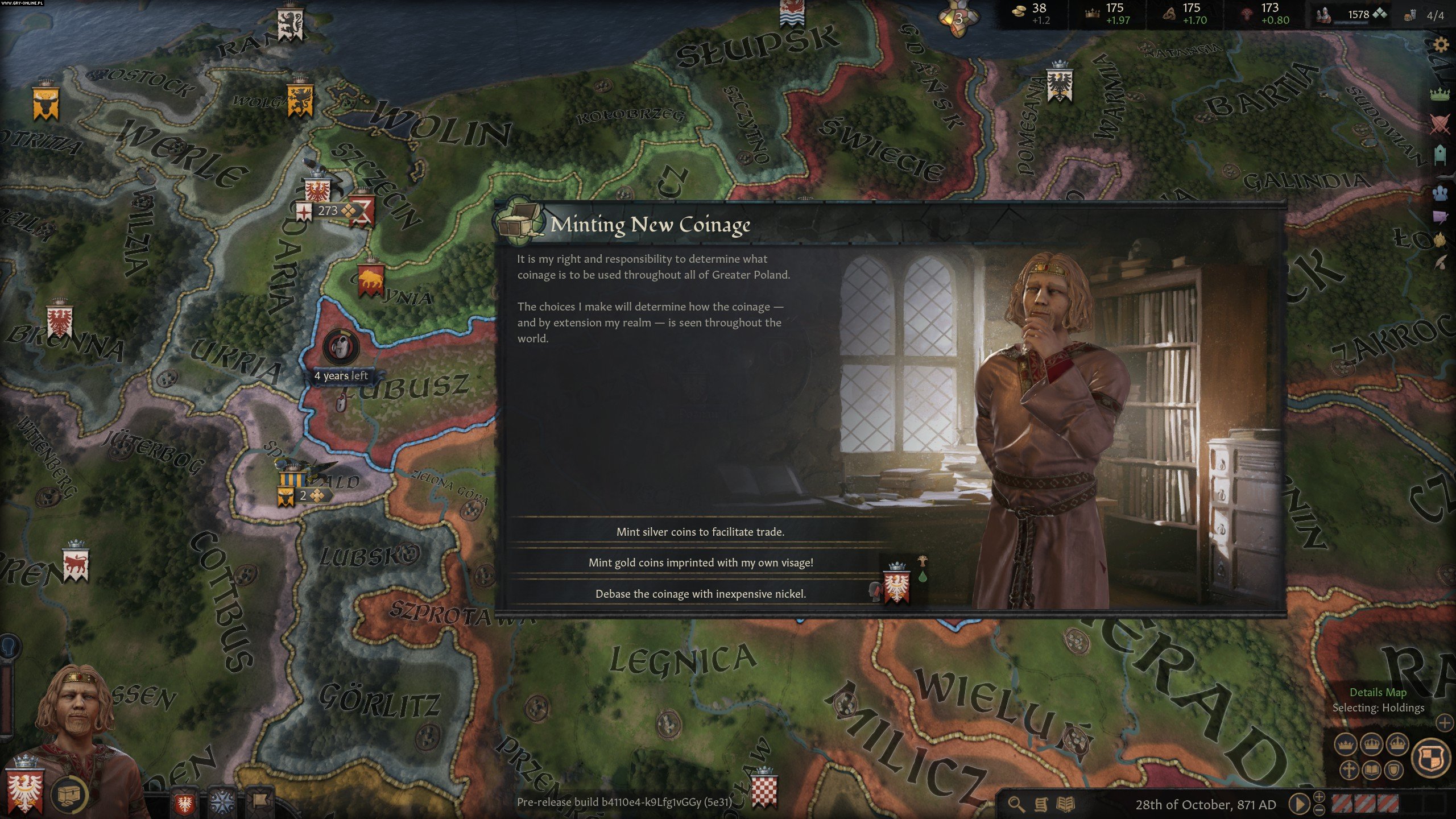Image resolution: width=1456 pixels, height=819 pixels.
Task: Select the checkered shield realms map mode
Action: [1431, 758]
